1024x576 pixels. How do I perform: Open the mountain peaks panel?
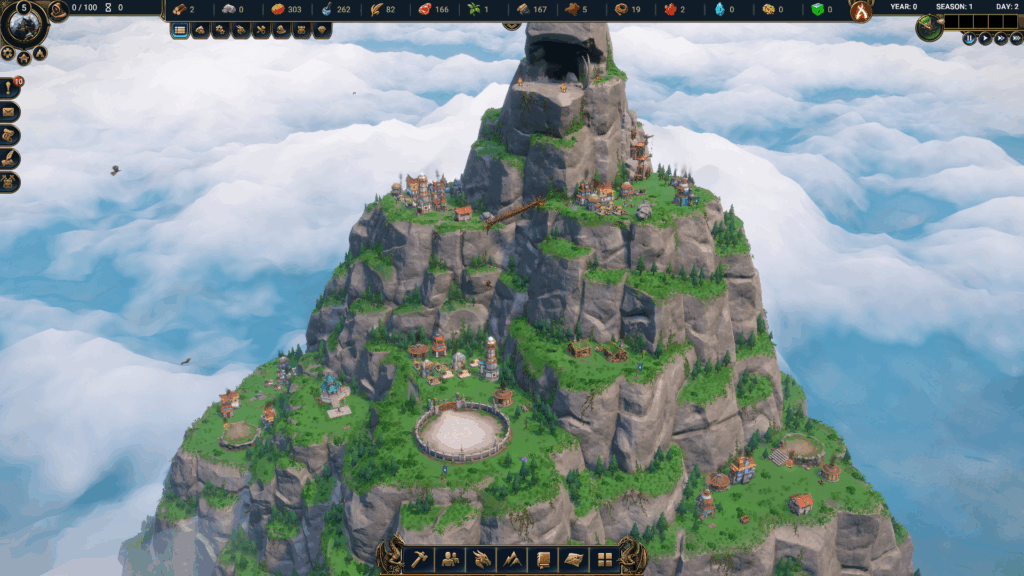tap(513, 559)
